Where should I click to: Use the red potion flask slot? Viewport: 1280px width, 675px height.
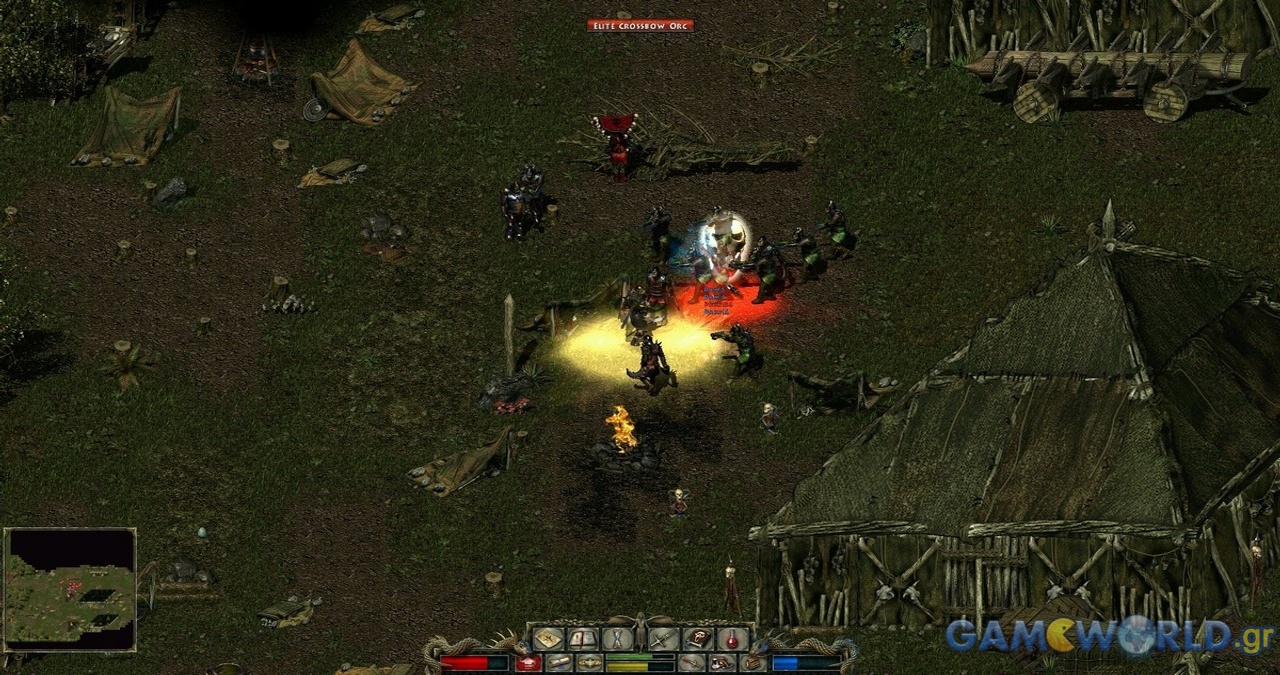732,638
